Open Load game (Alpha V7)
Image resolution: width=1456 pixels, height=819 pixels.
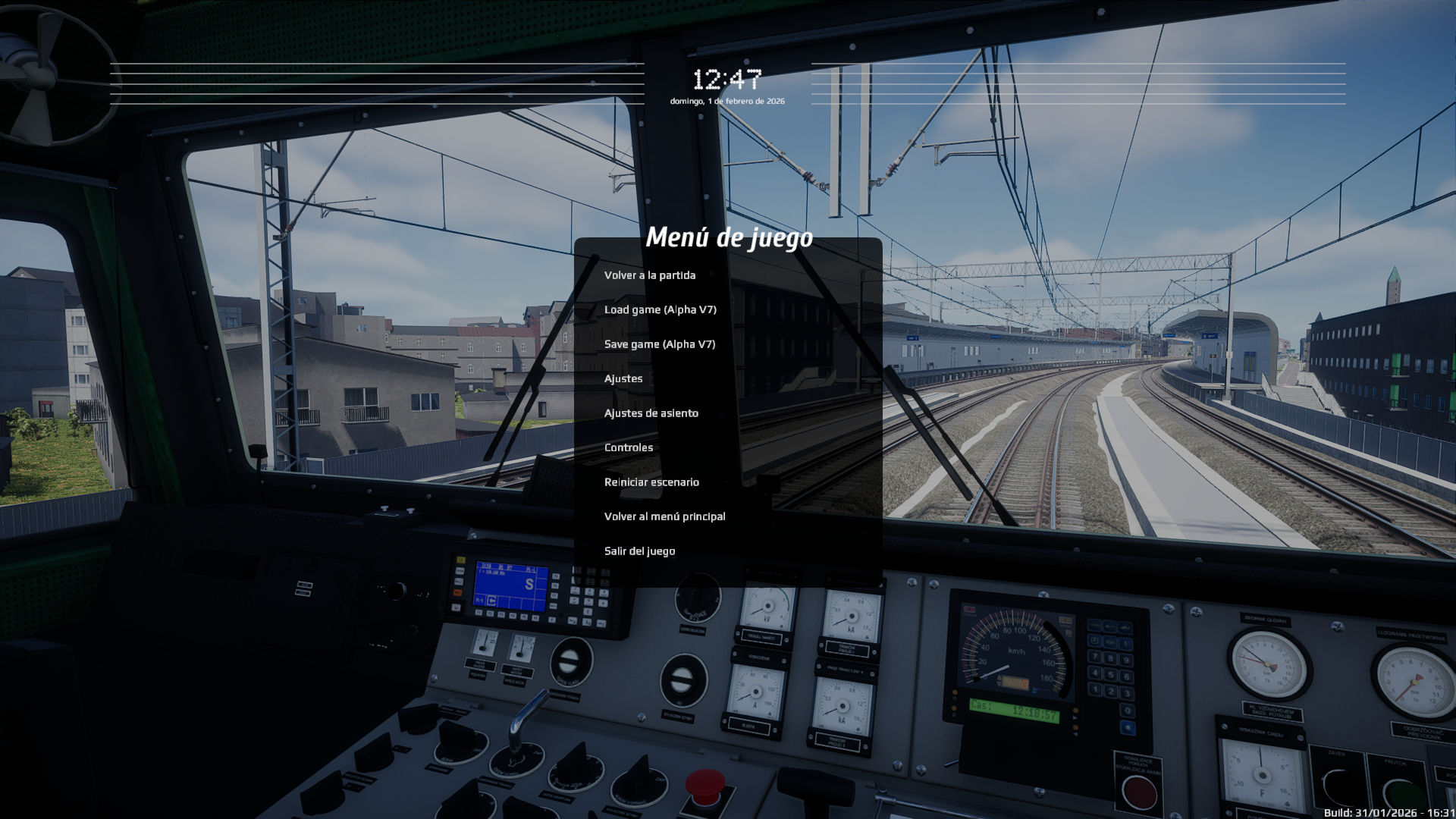click(660, 309)
